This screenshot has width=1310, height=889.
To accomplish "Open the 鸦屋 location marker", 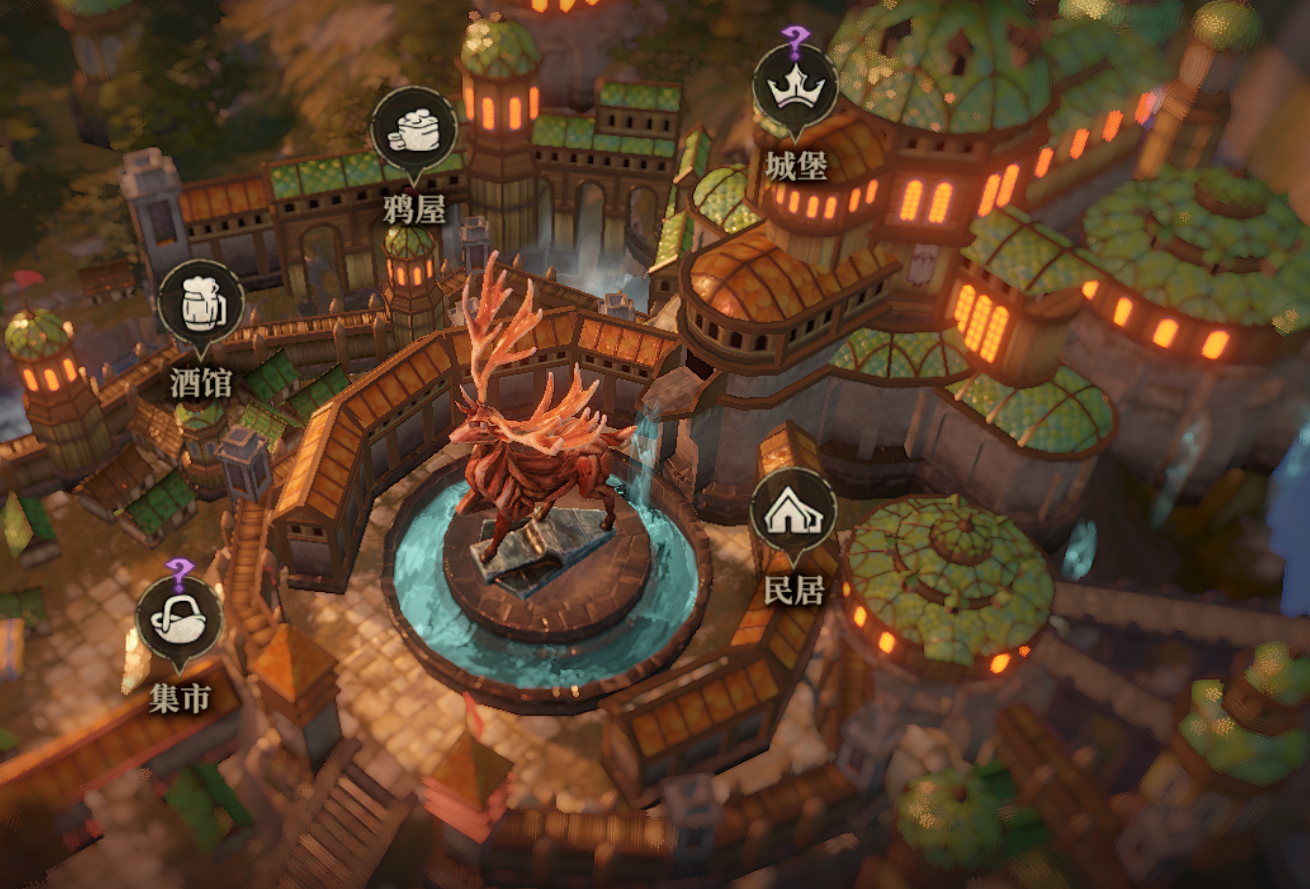I will 413,131.
